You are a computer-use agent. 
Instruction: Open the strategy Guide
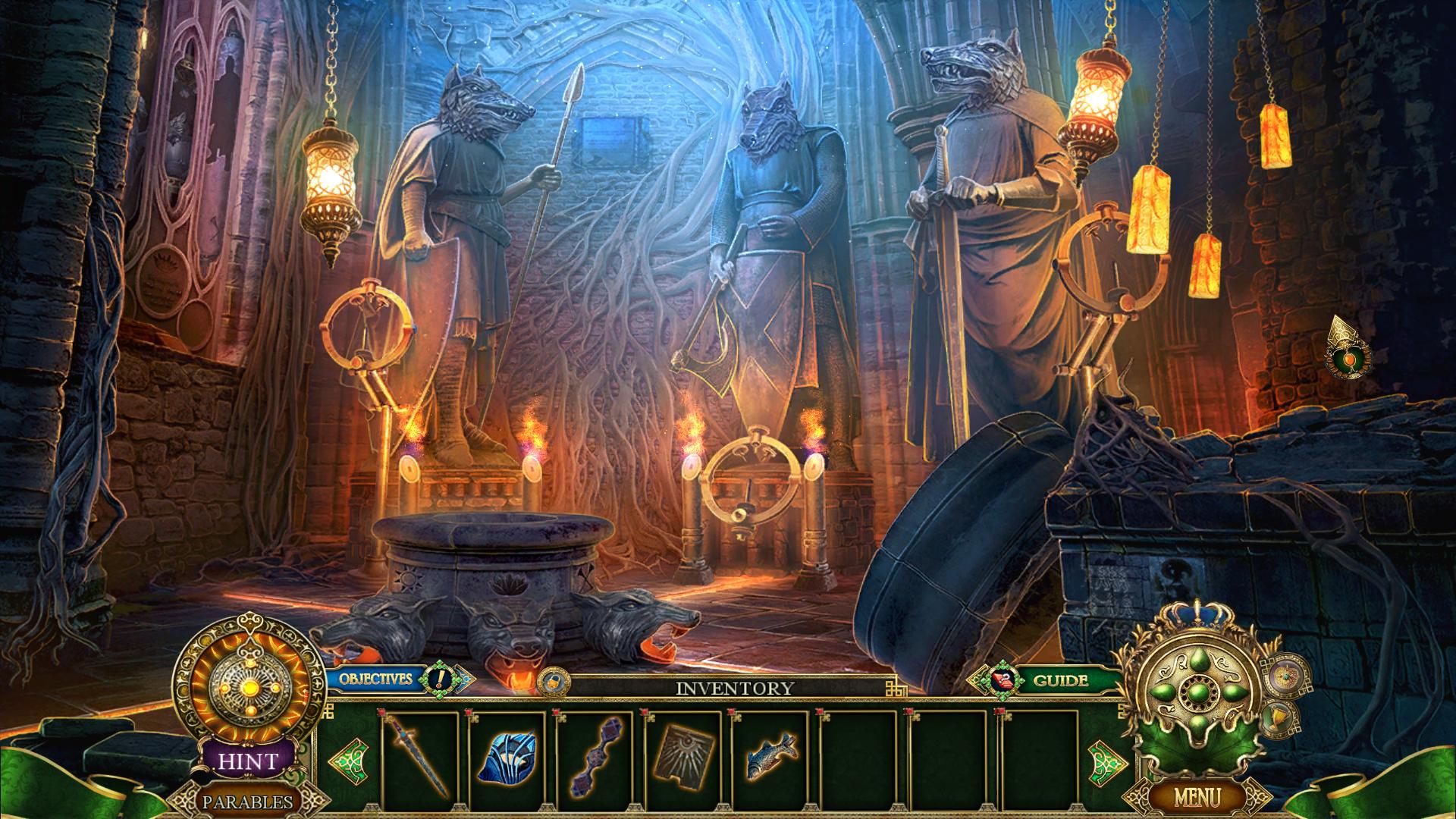(x=1060, y=680)
